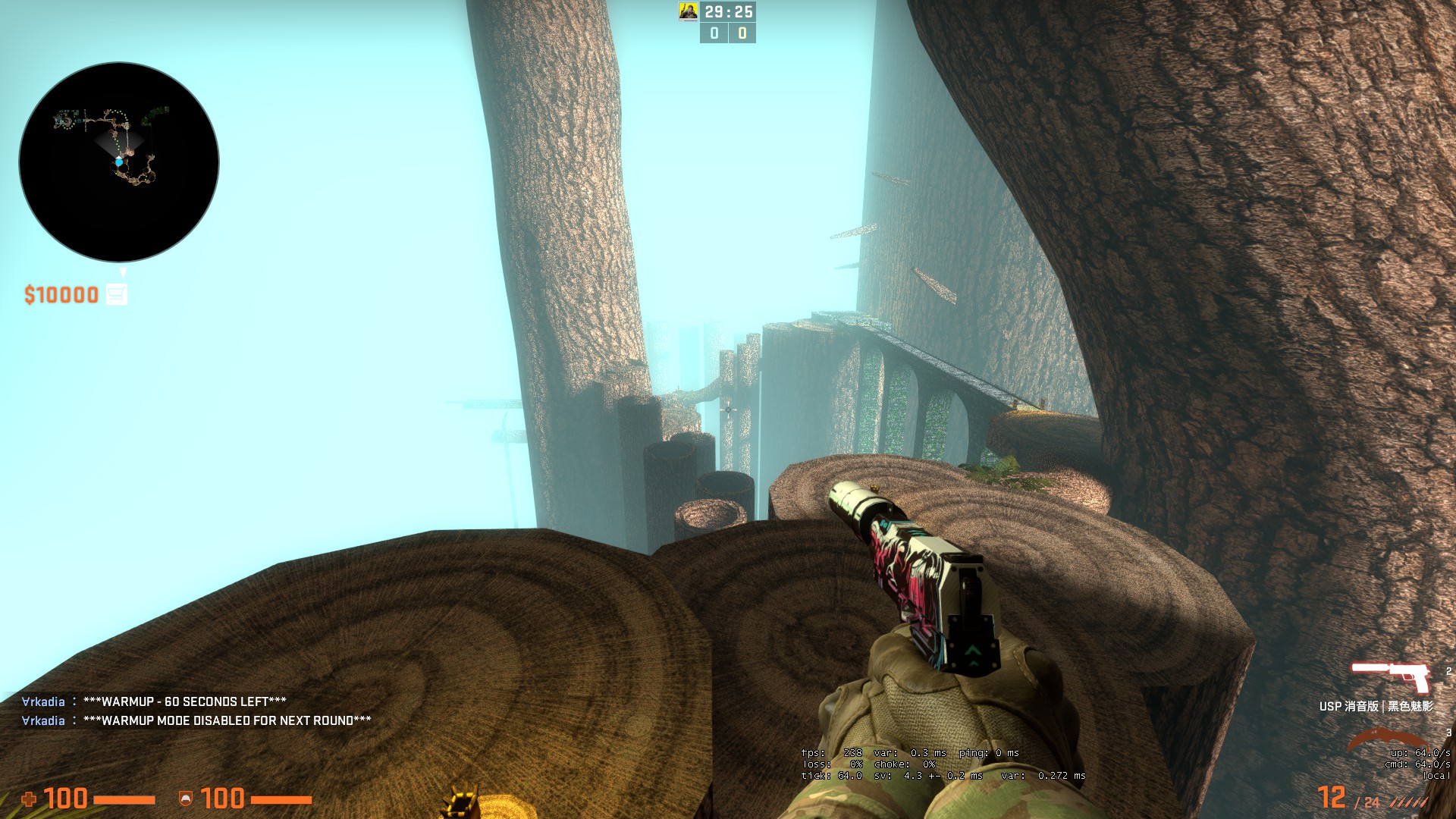Image resolution: width=1456 pixels, height=819 pixels.
Task: Select the knife weapon icon
Action: coord(1385,739)
